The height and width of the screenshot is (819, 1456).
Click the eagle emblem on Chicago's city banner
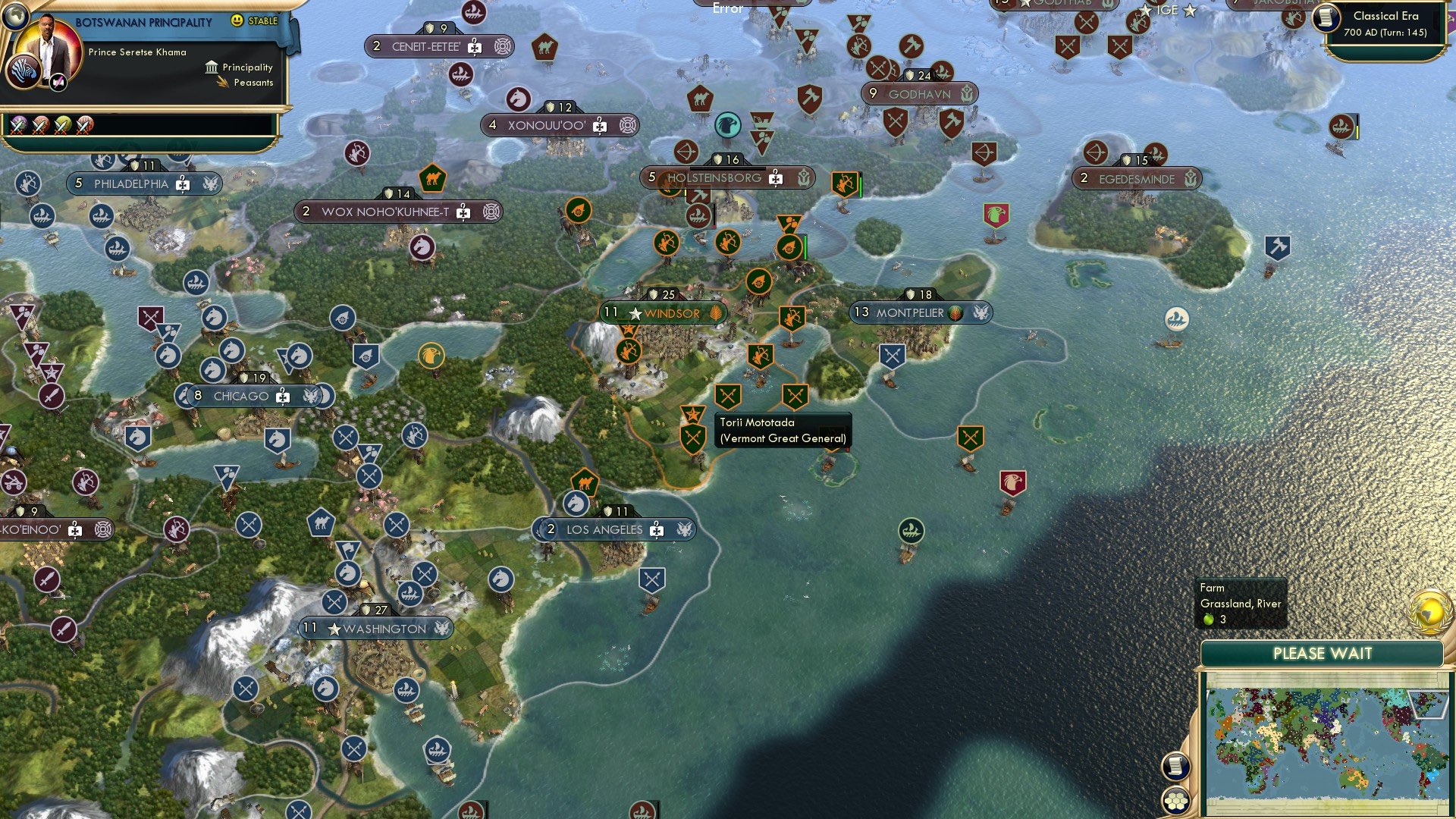312,395
